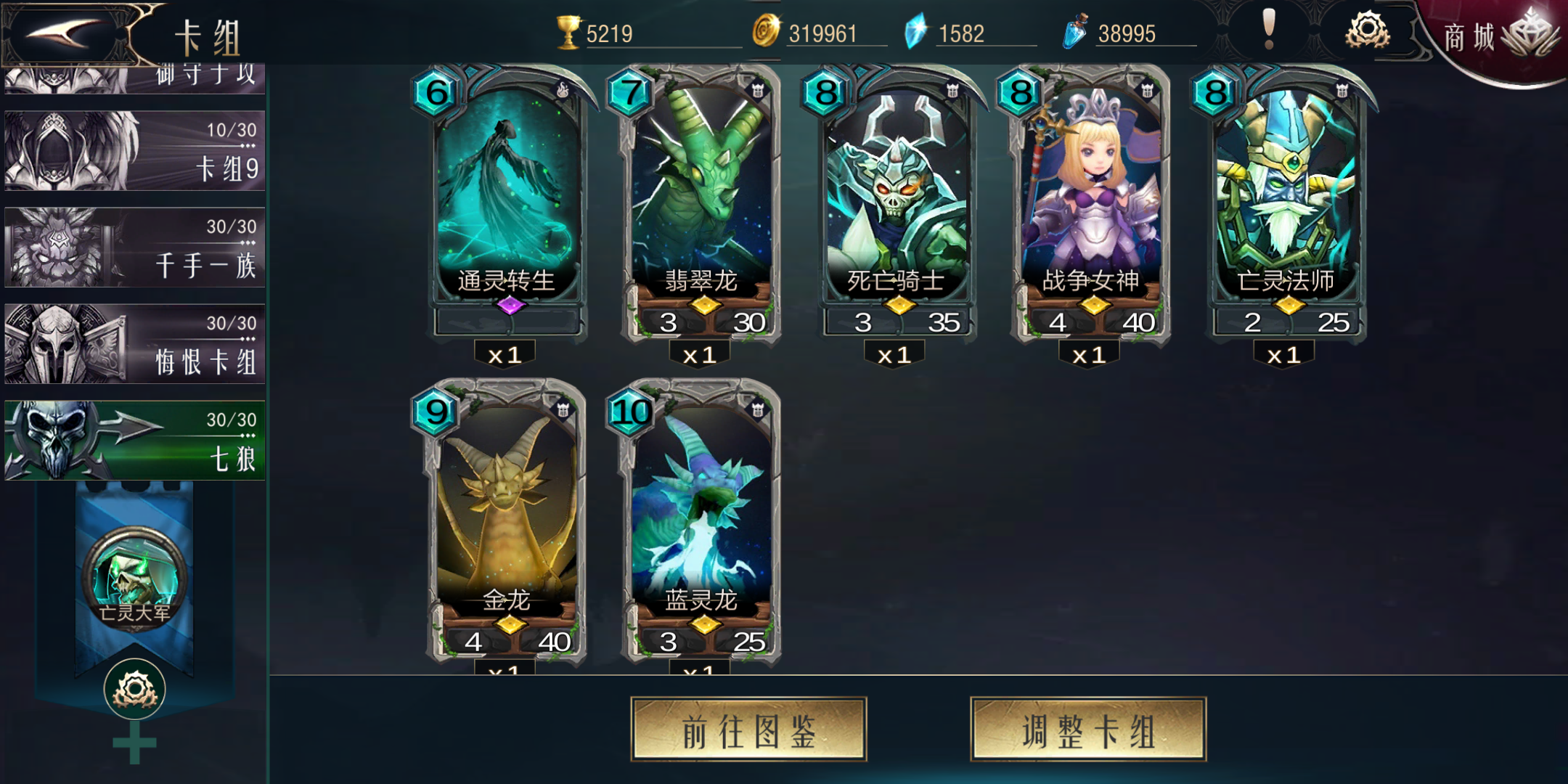This screenshot has width=1568, height=784.
Task: Select the 悔恨卡组 deck entry
Action: [x=134, y=343]
